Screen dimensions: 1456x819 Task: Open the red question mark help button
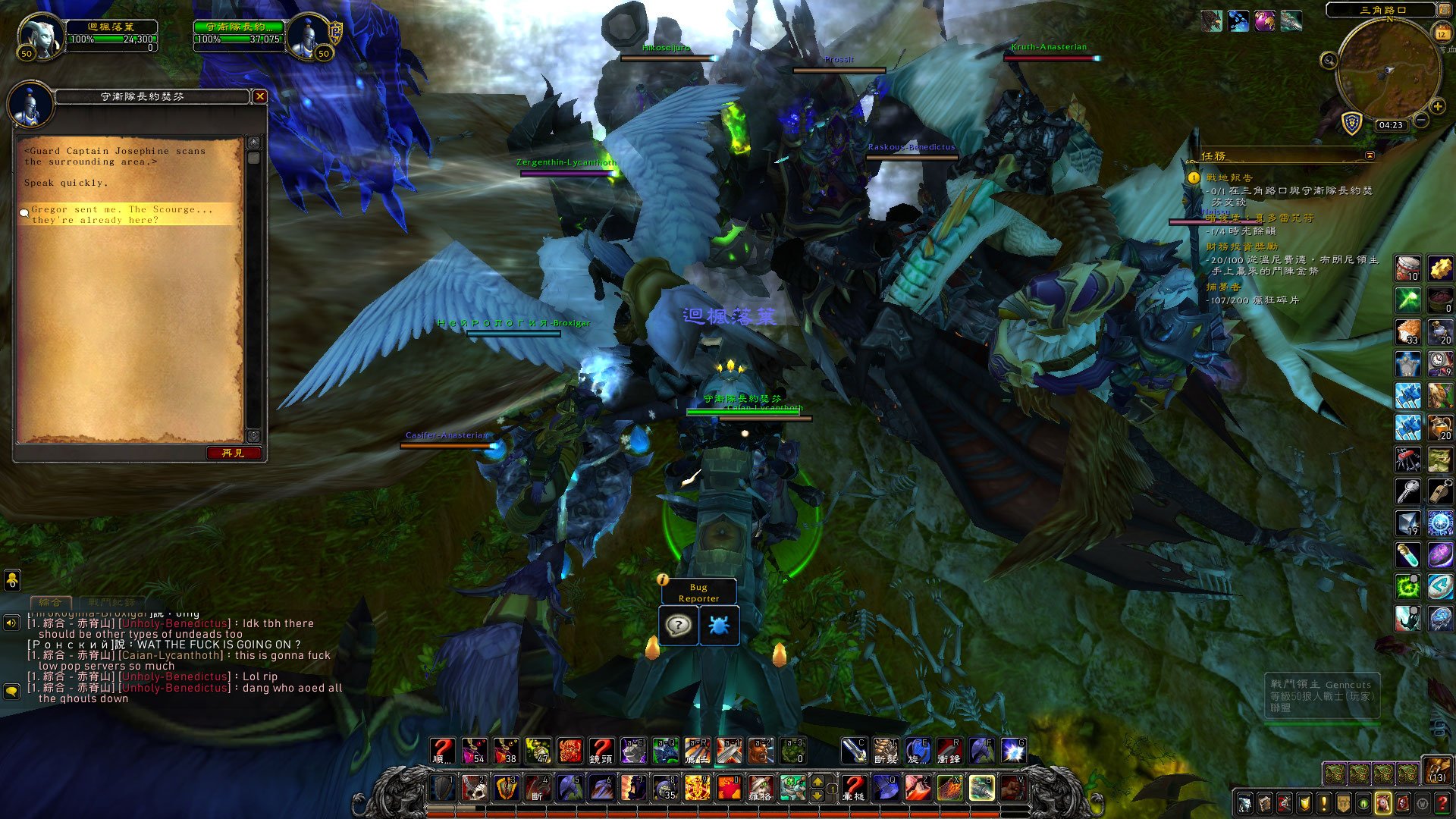click(x=1442, y=803)
